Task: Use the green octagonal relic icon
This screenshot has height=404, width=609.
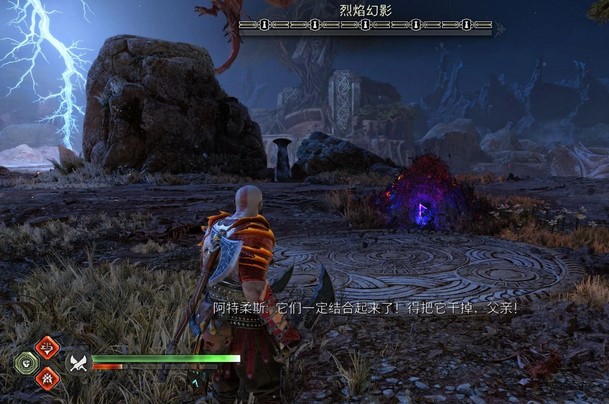Action: tap(26, 361)
